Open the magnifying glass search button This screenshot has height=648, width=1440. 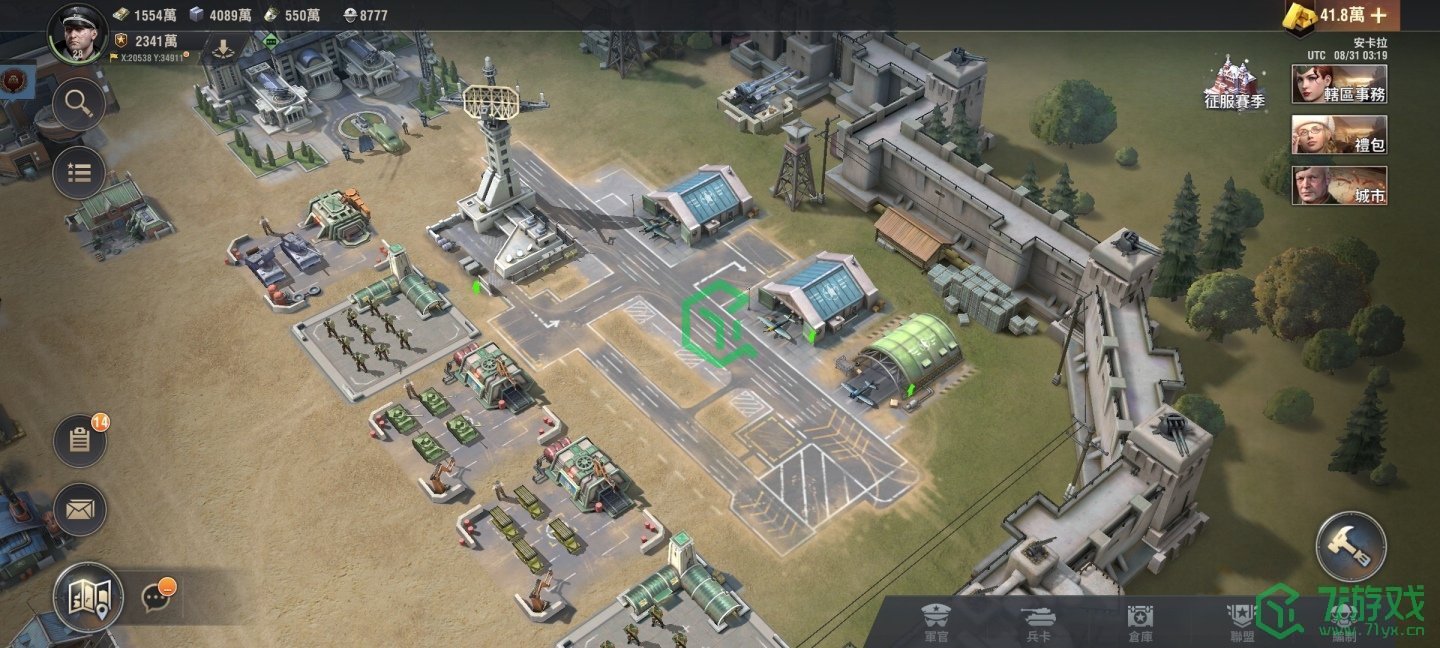pos(78,104)
